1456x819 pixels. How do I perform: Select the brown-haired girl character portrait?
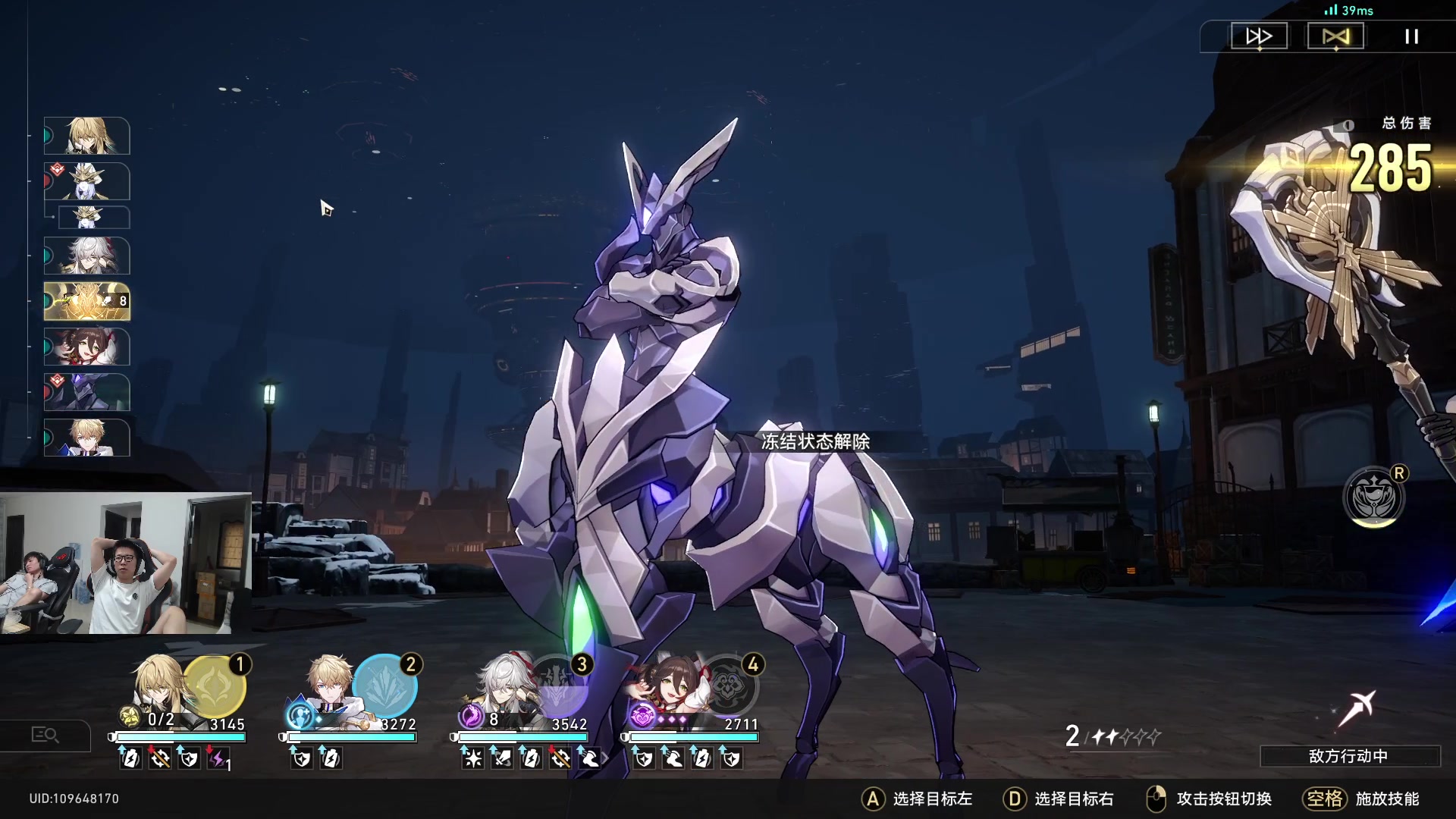pyautogui.click(x=667, y=686)
